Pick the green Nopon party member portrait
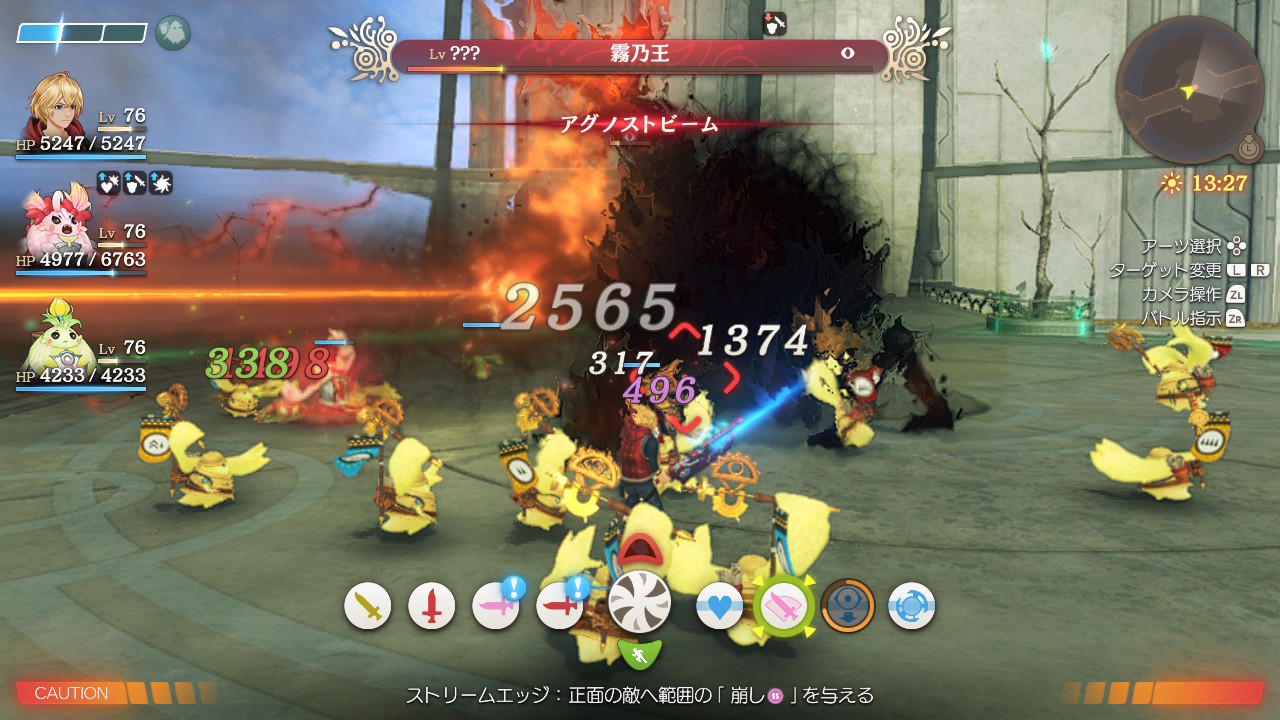 pos(58,340)
